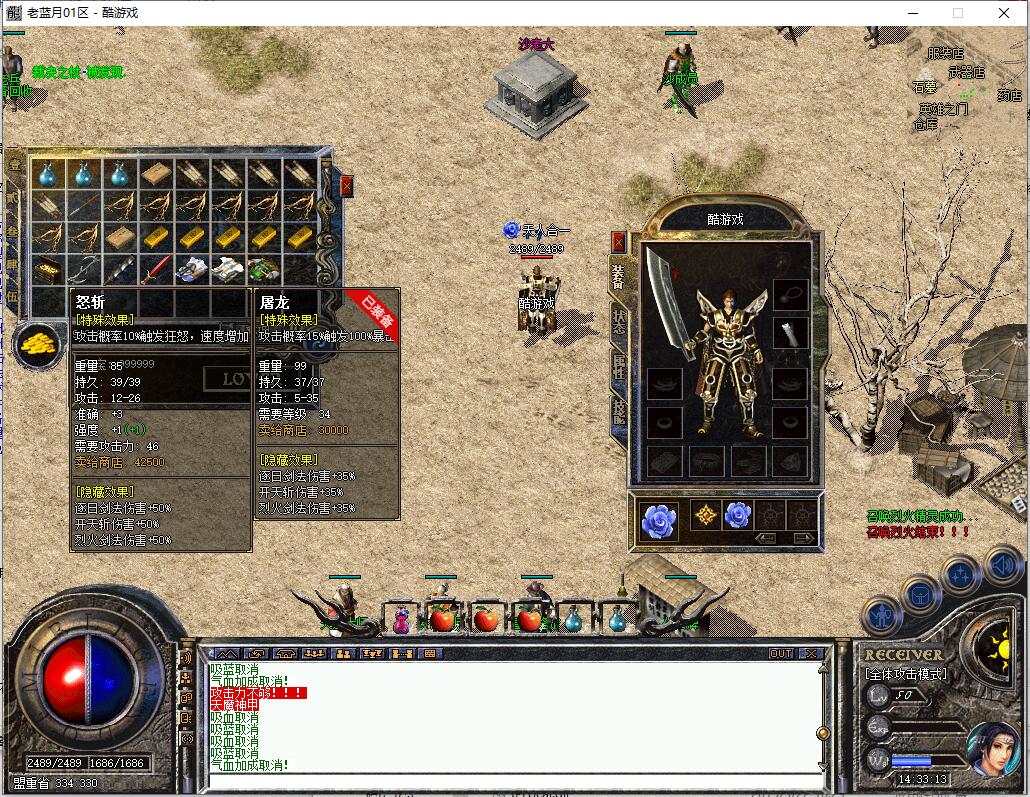
Task: Click the chat text input line
Action: coord(510,780)
